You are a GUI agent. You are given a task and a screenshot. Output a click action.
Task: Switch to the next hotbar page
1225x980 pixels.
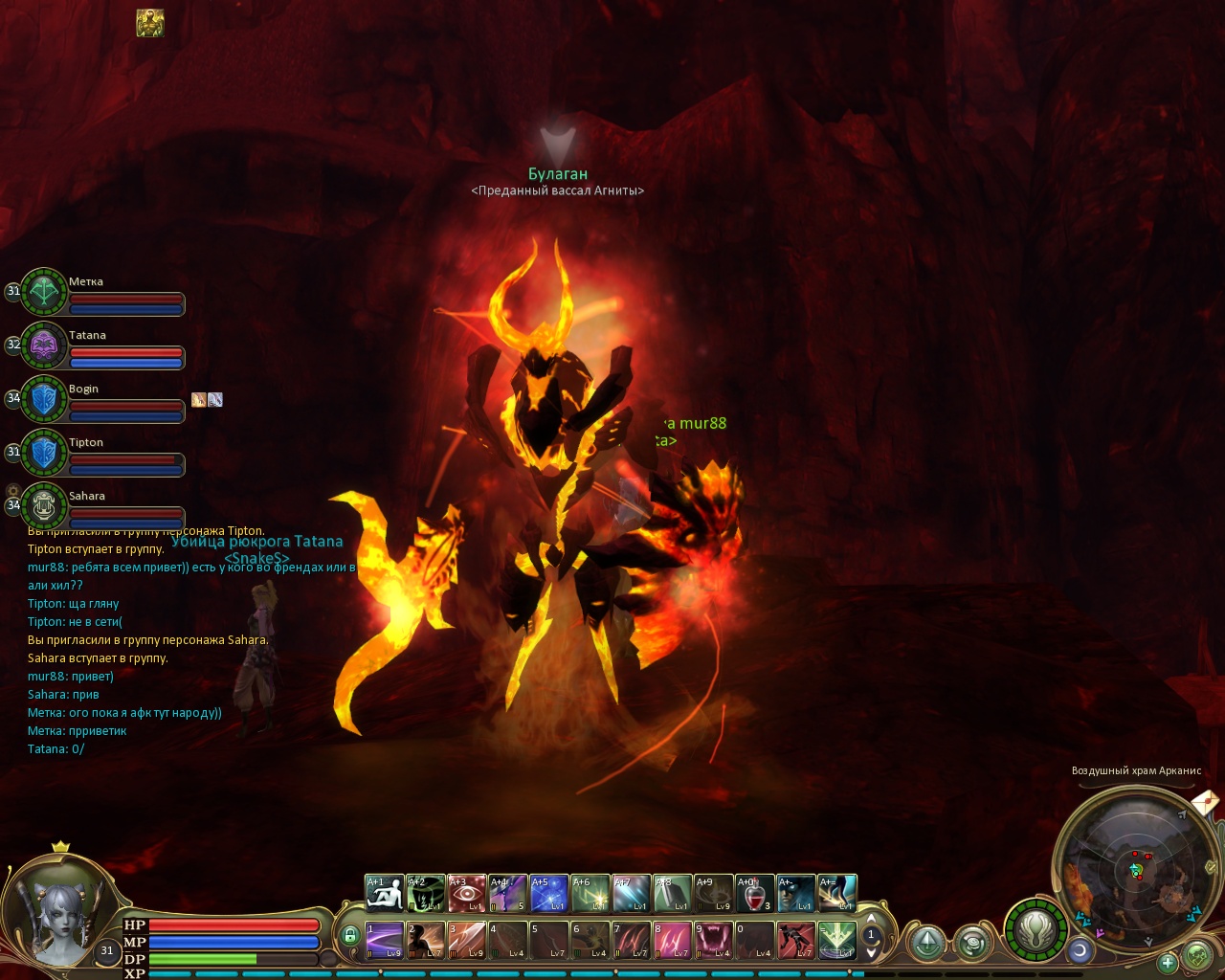point(871,952)
